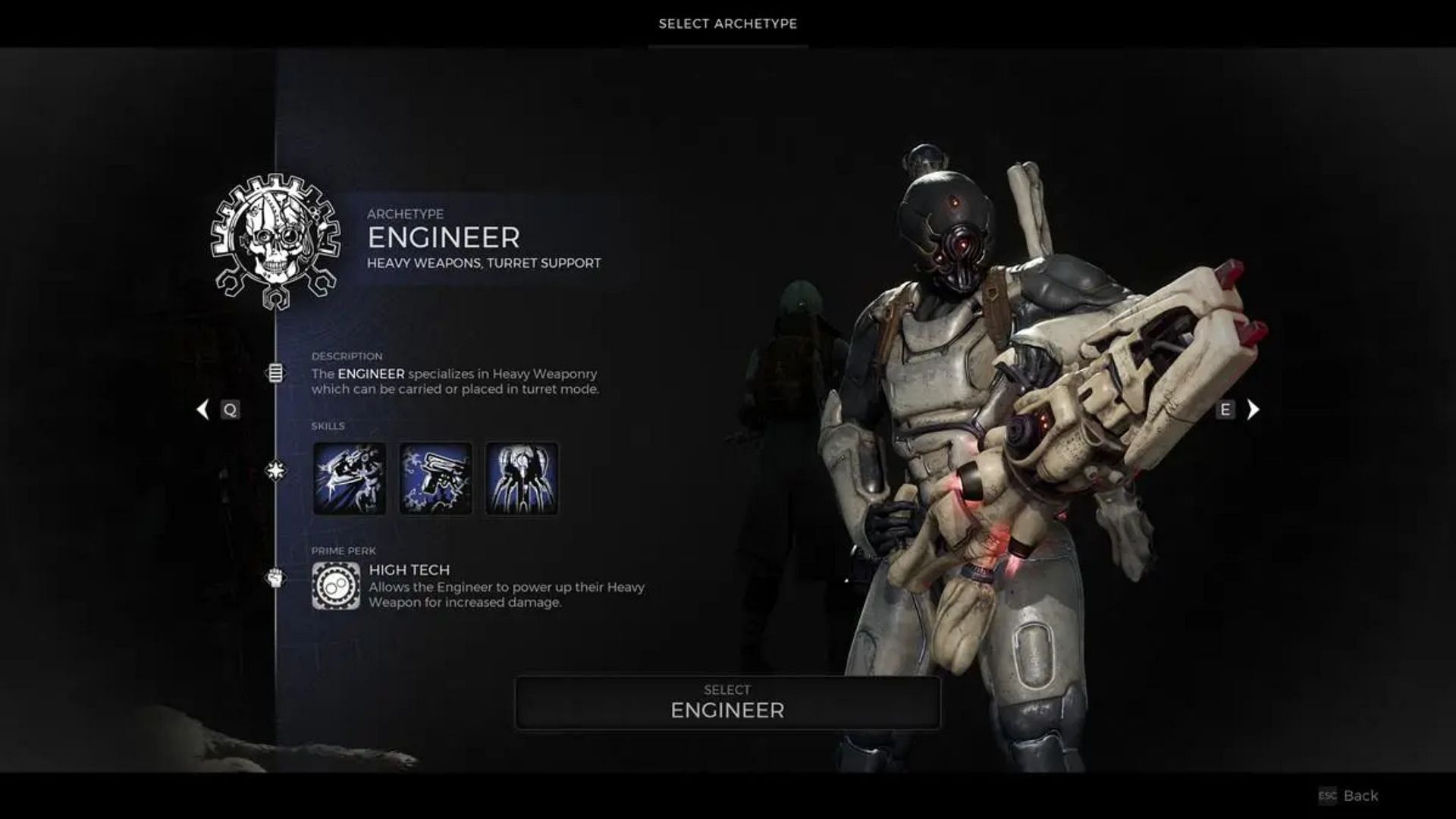Click the High Tech prime perk icon

(x=336, y=586)
